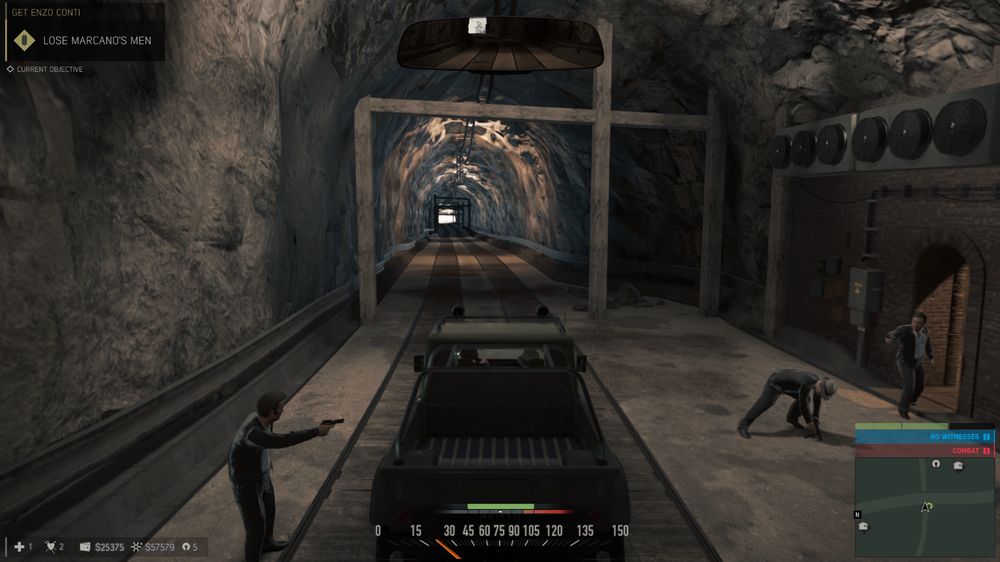The width and height of the screenshot is (1000, 562).
Task: Click the rear-view mirror display
Action: [x=501, y=45]
